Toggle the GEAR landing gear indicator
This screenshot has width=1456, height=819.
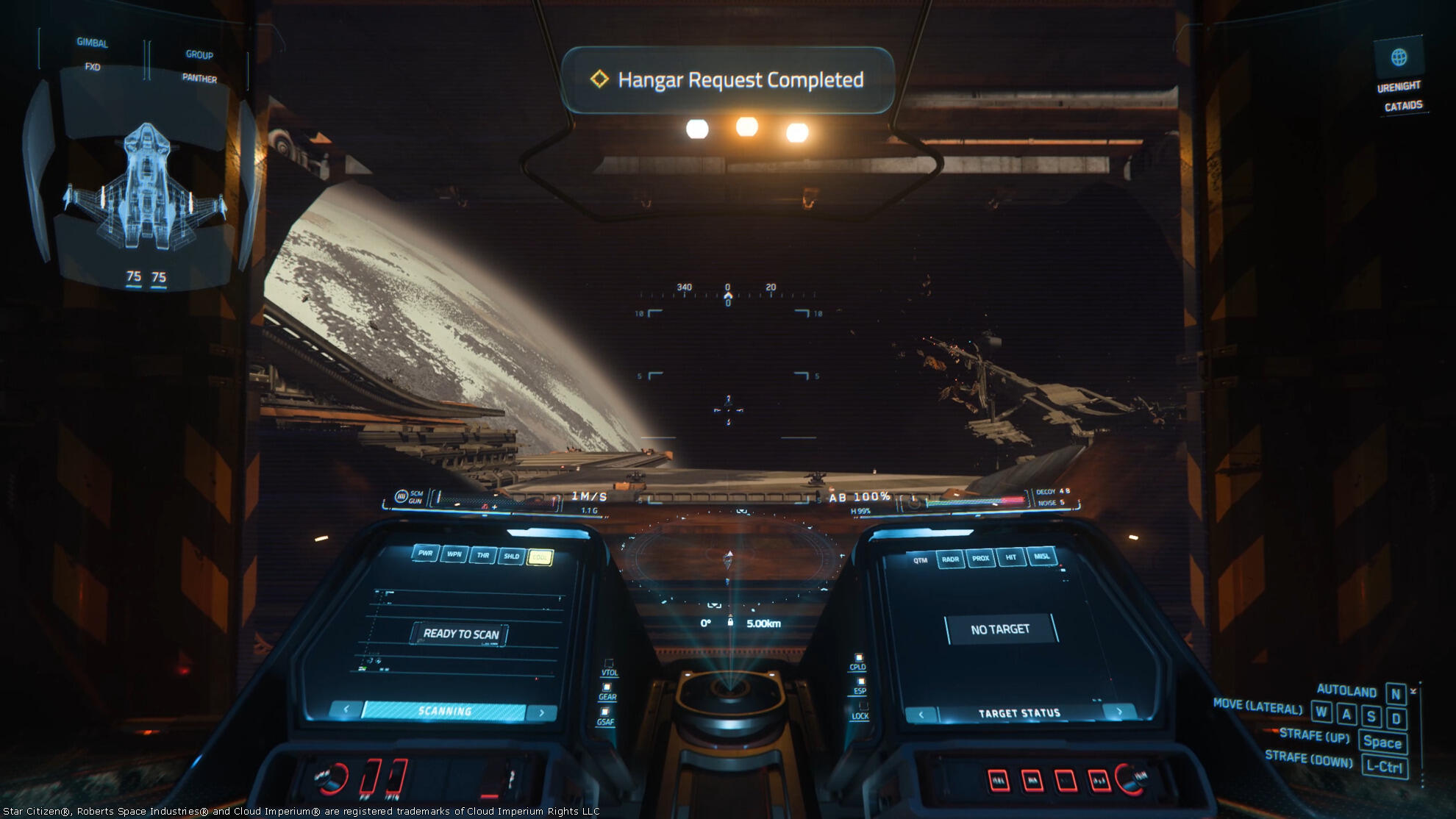click(607, 692)
